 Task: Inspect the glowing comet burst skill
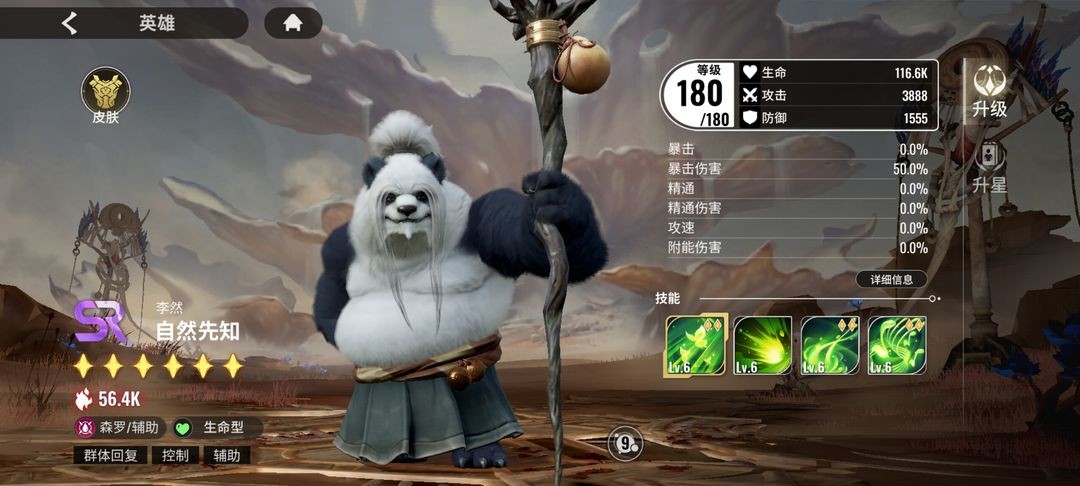click(x=763, y=346)
